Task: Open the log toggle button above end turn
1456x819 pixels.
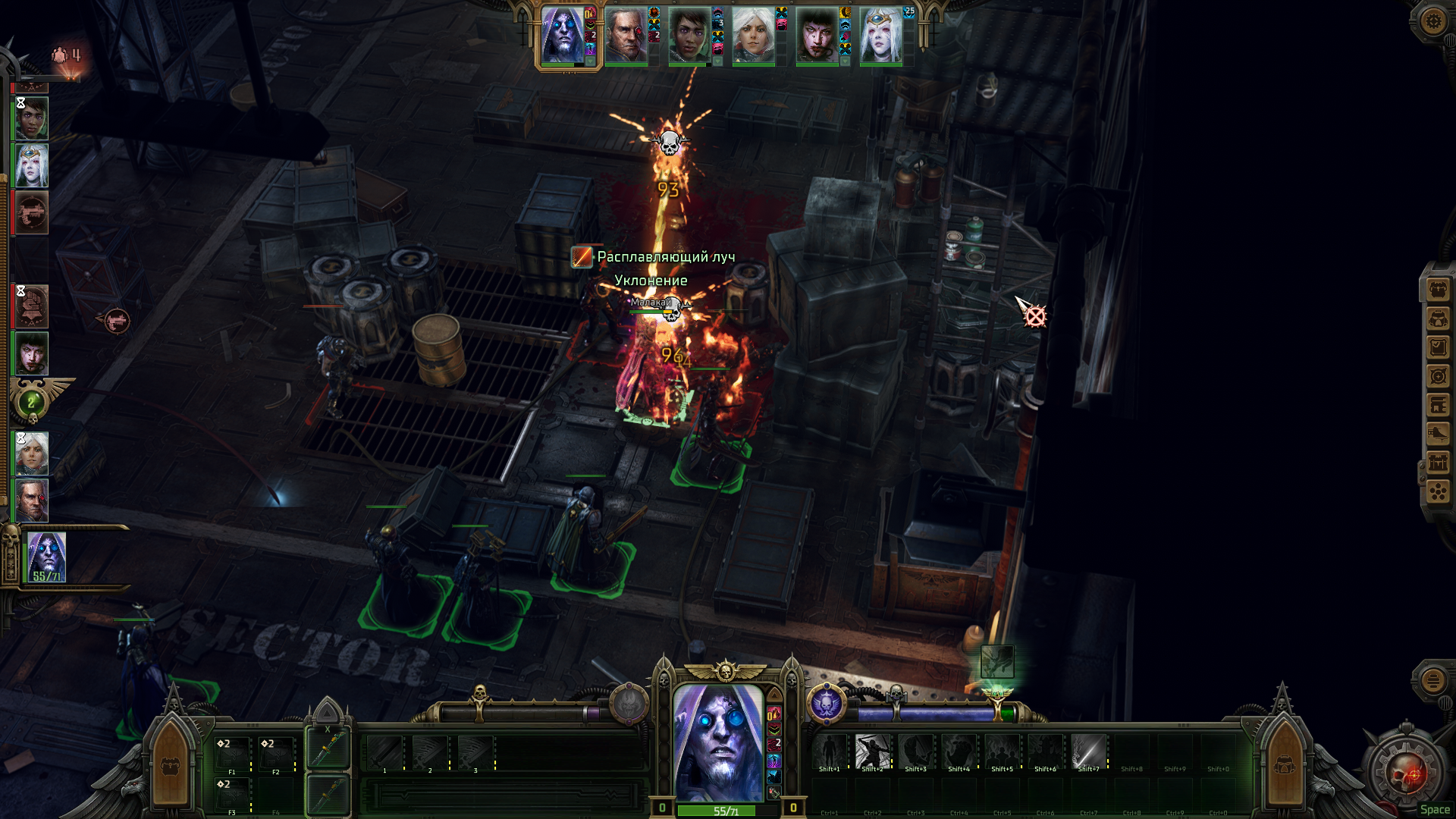Action: coord(1432,680)
